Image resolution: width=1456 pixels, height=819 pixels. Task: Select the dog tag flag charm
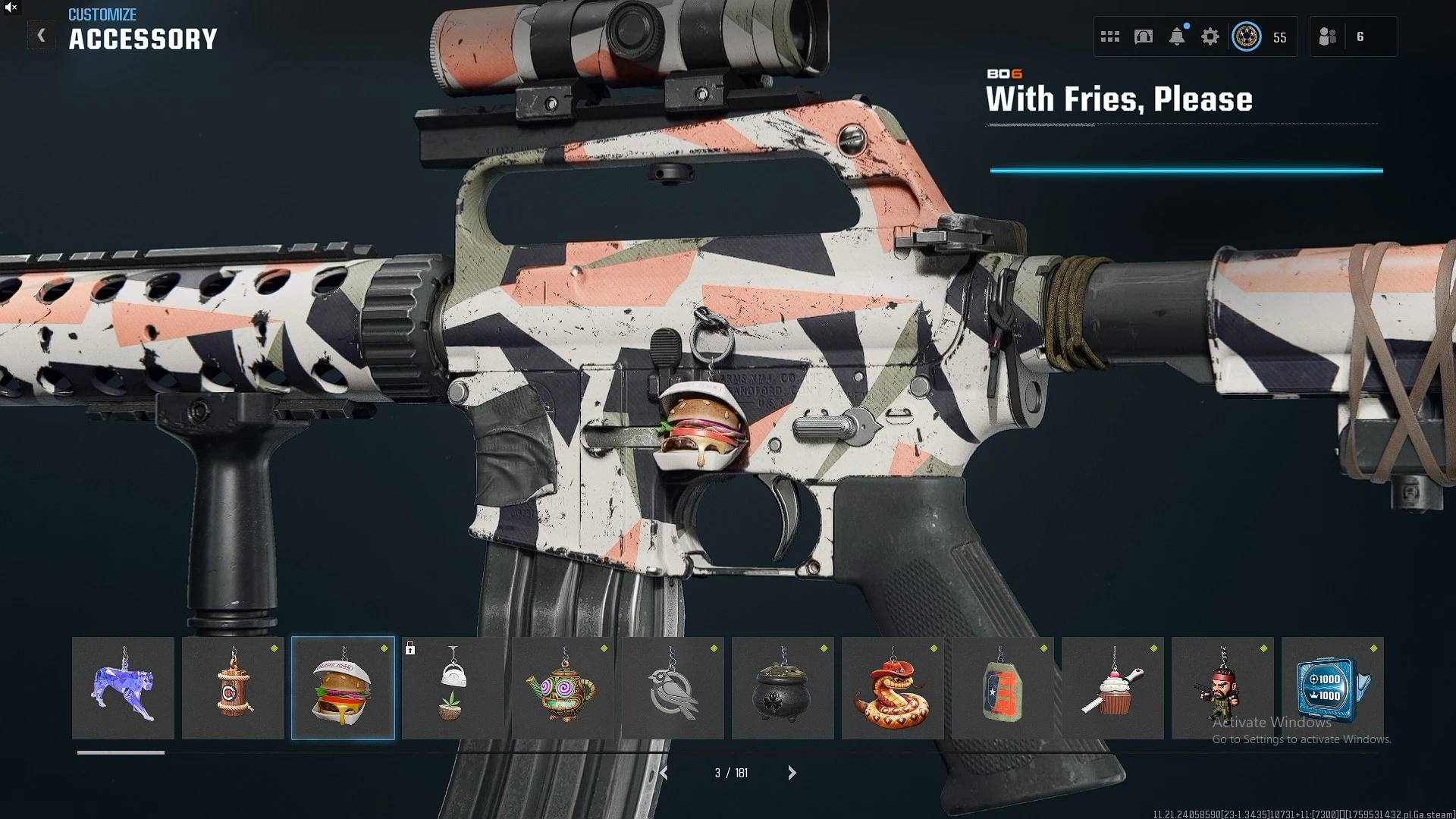click(x=1003, y=688)
